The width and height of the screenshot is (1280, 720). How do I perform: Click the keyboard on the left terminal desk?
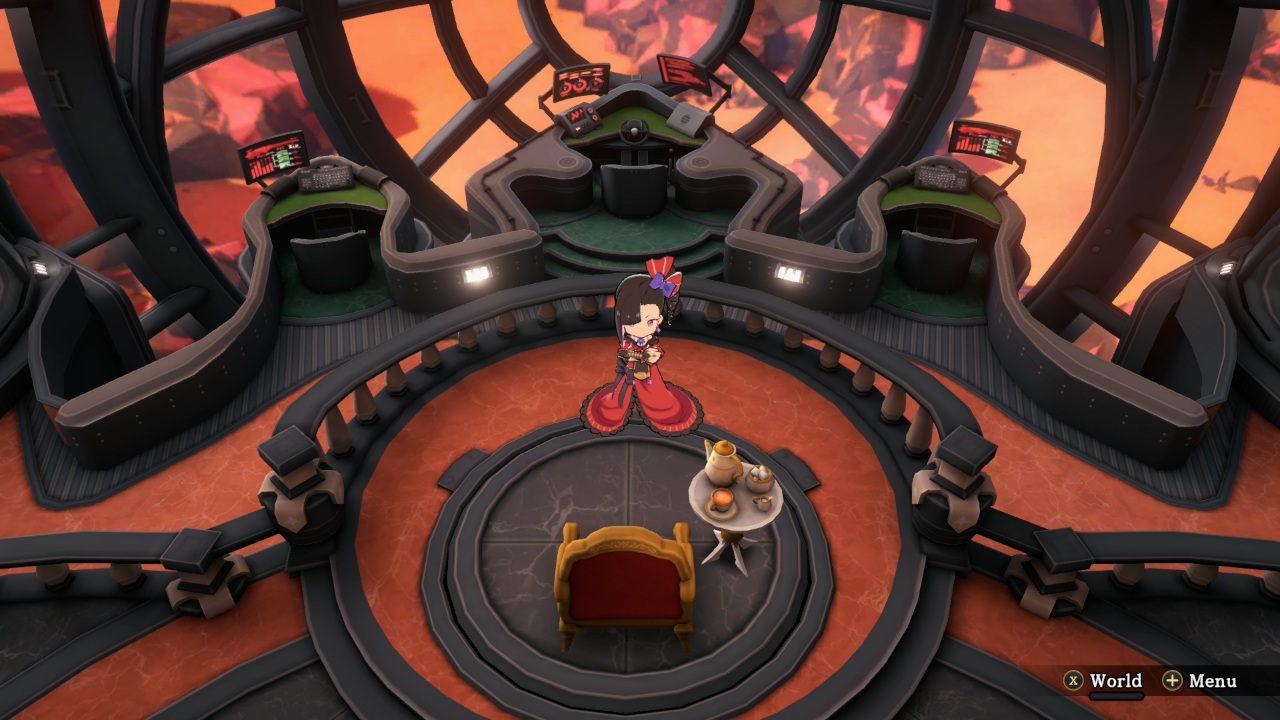click(x=325, y=180)
